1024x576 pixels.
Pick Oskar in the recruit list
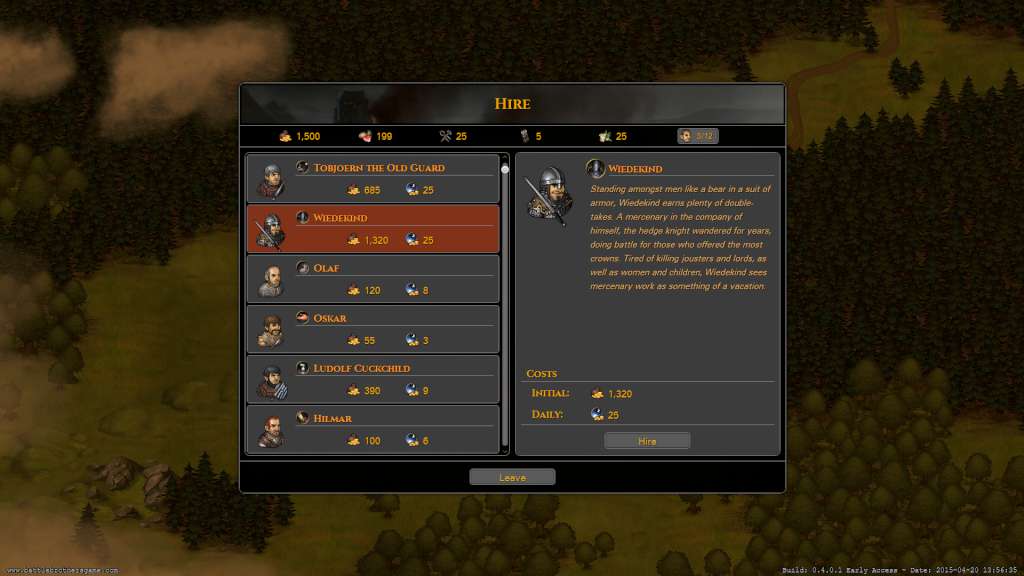click(x=373, y=329)
